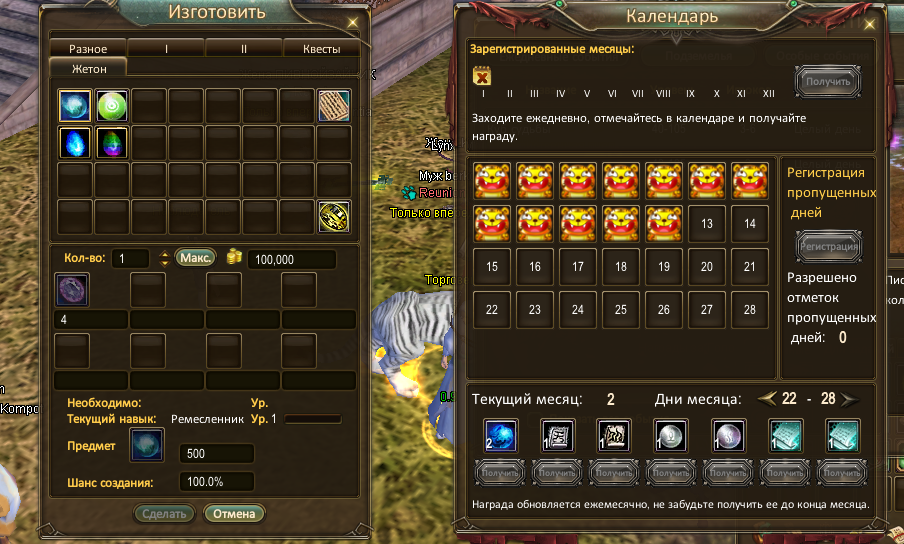Select calendar day 28
Image resolution: width=904 pixels, height=544 pixels.
[x=750, y=310]
